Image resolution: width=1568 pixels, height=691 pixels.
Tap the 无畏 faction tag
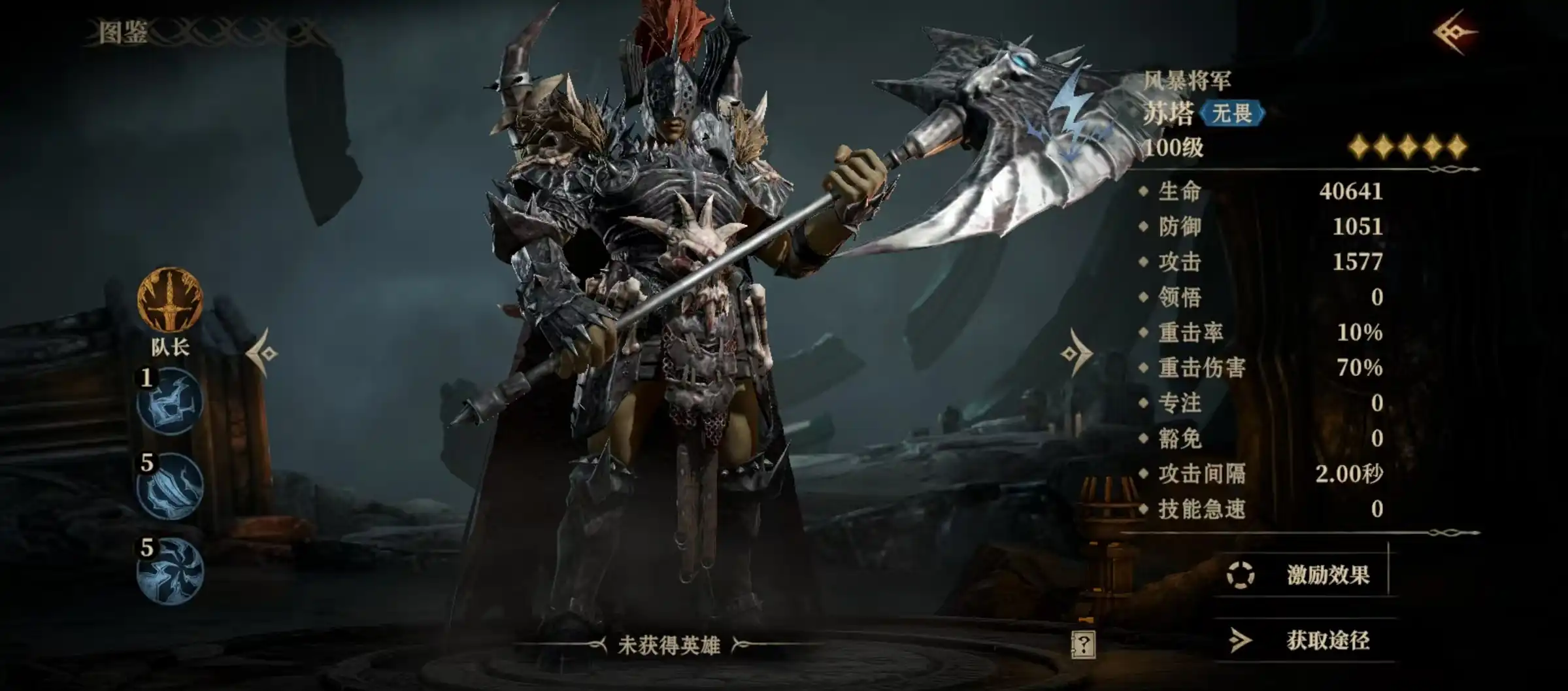coord(1232,113)
